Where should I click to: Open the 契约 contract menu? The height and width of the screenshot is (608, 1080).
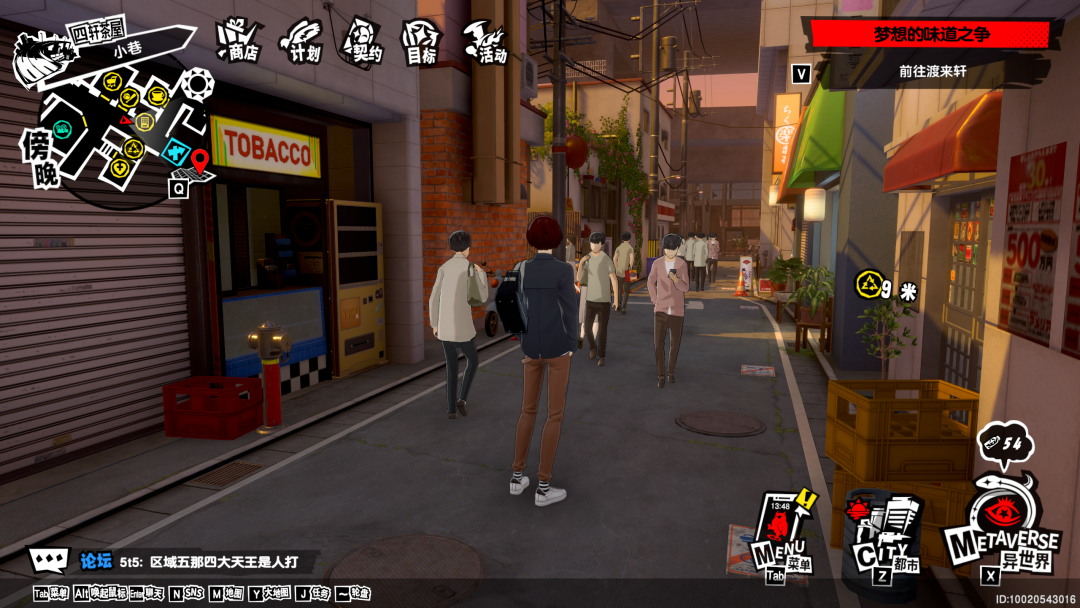(x=362, y=41)
